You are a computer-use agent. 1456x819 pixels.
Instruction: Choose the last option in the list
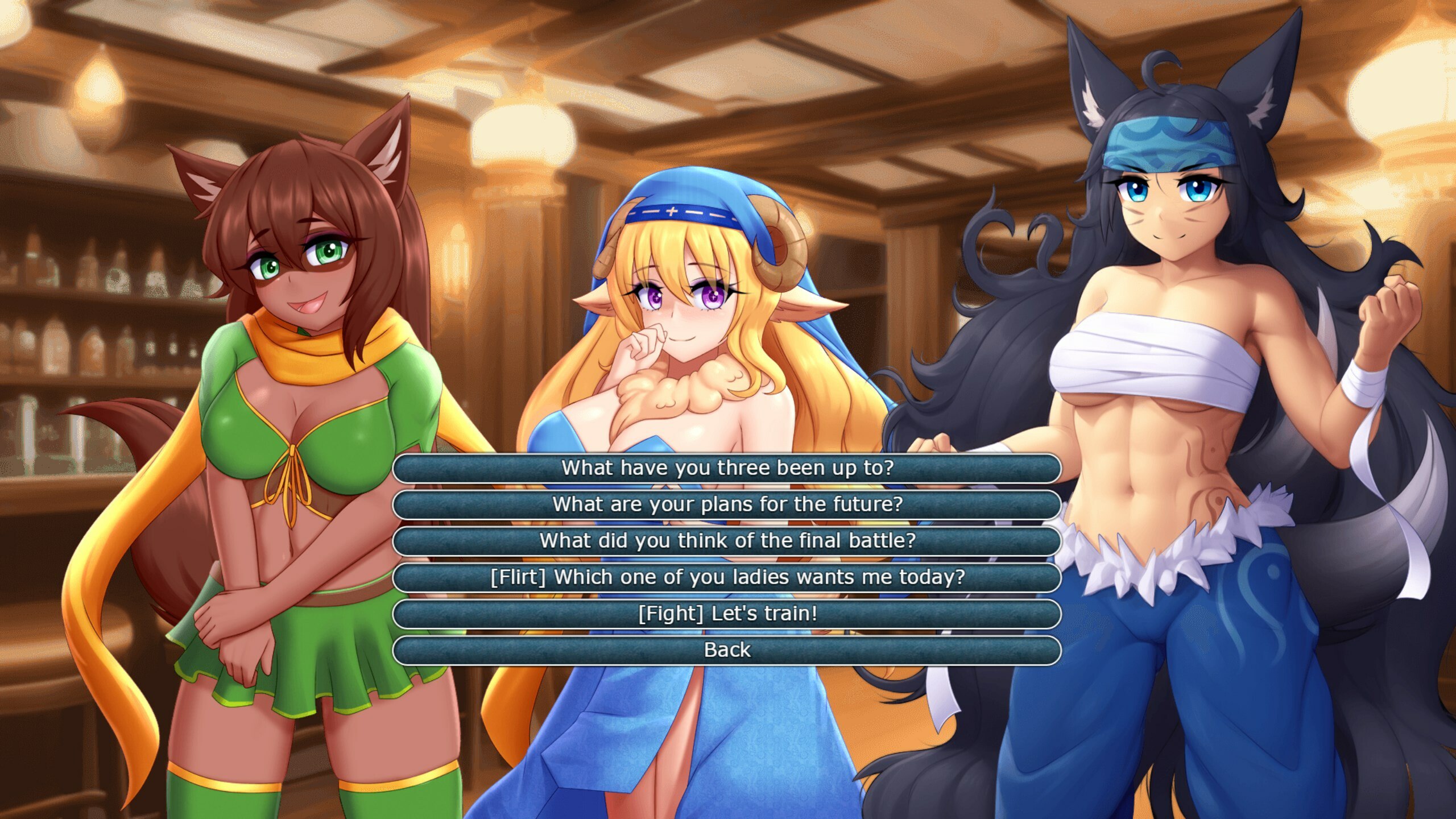[728, 650]
